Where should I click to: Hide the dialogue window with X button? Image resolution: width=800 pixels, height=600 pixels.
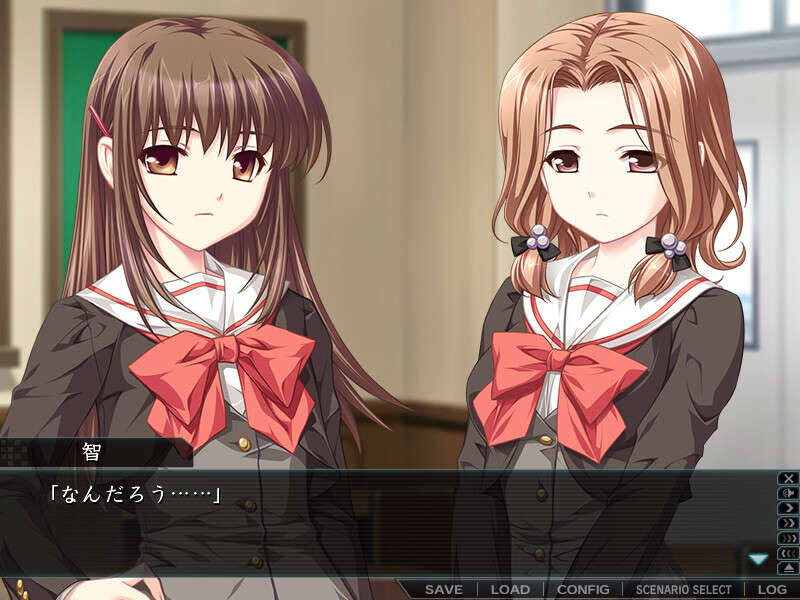788,478
